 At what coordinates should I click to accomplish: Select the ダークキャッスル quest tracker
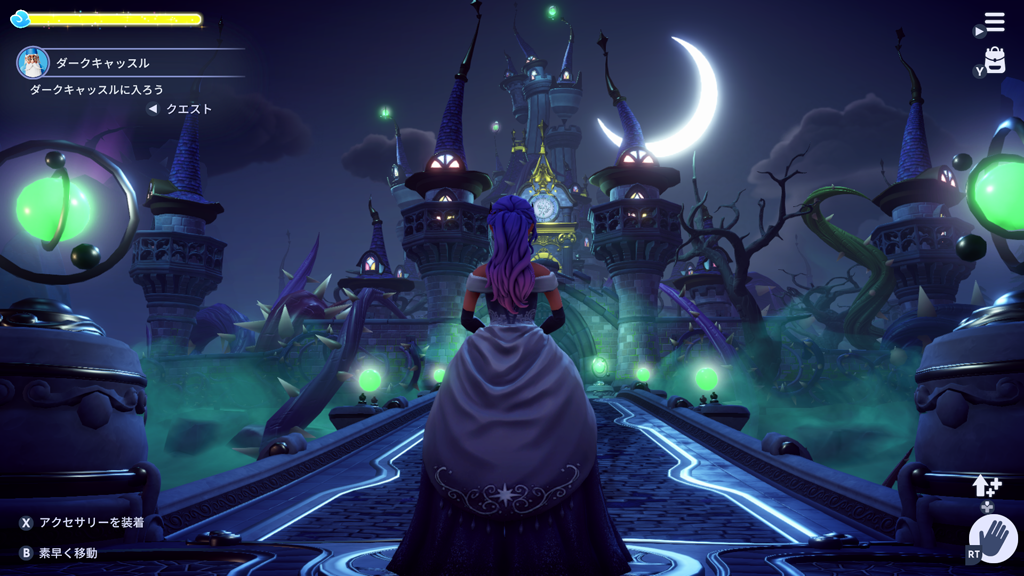click(x=102, y=63)
